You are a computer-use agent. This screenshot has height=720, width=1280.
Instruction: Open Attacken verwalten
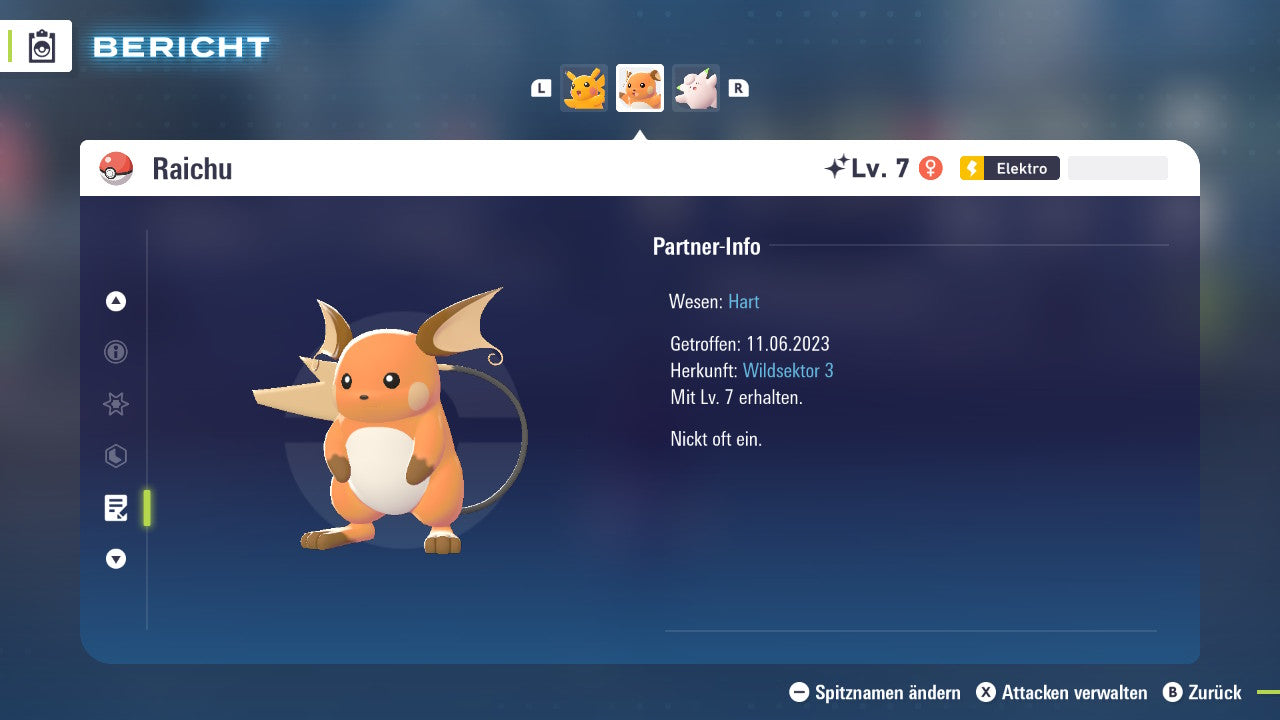point(1061,692)
